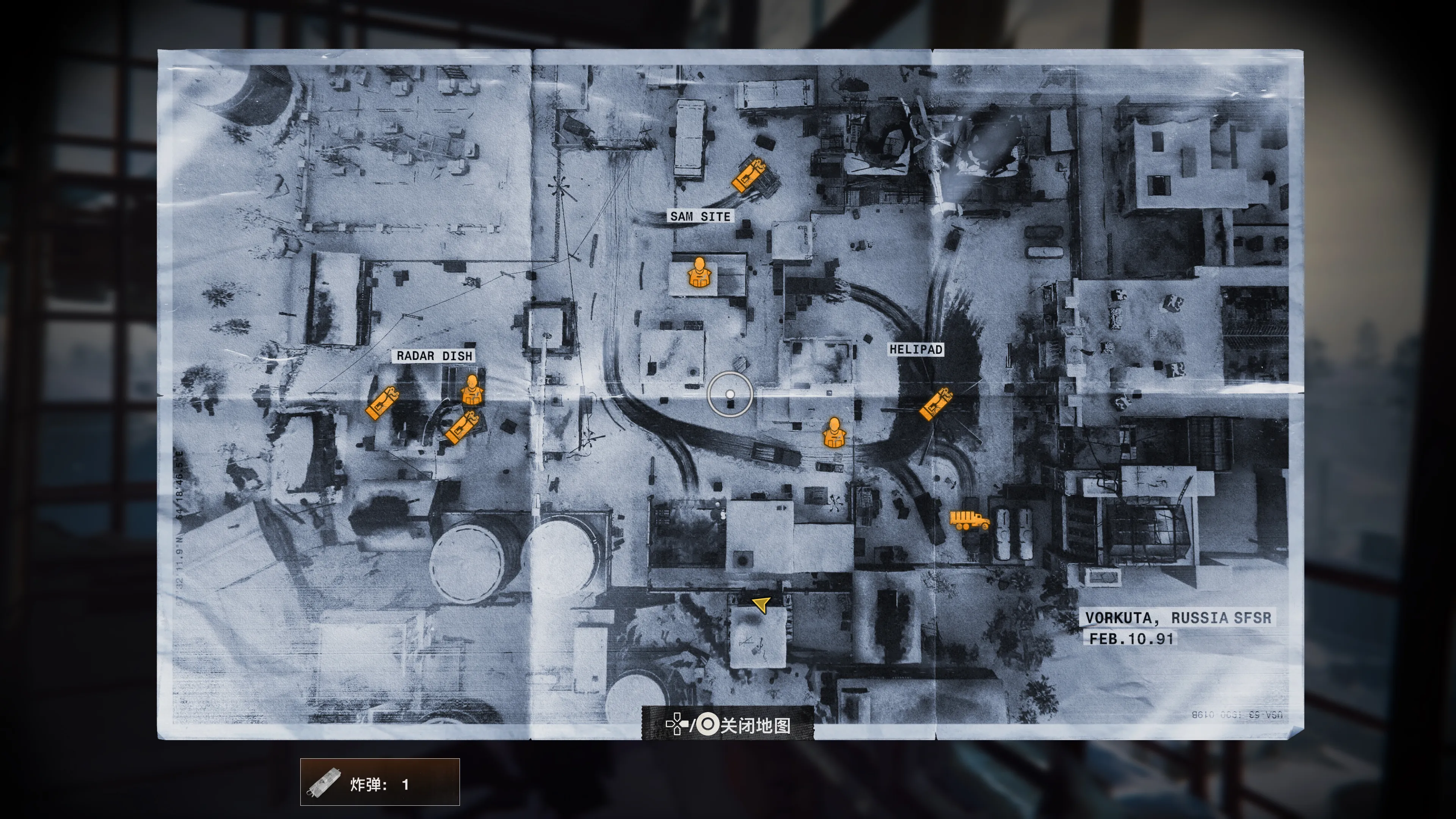The image size is (1456, 819).
Task: Click the RADAR DISH map label
Action: click(434, 356)
